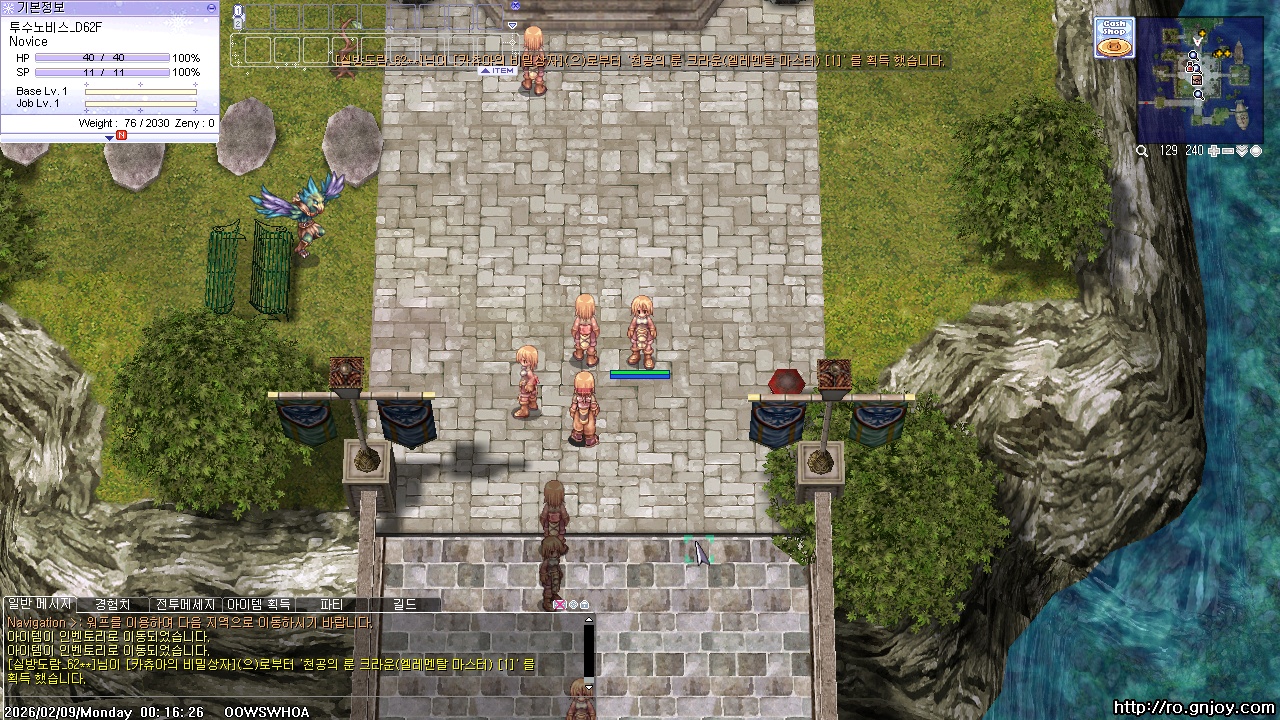This screenshot has width=1280, height=720.
Task: Open the Cash Shop
Action: pos(1113,38)
